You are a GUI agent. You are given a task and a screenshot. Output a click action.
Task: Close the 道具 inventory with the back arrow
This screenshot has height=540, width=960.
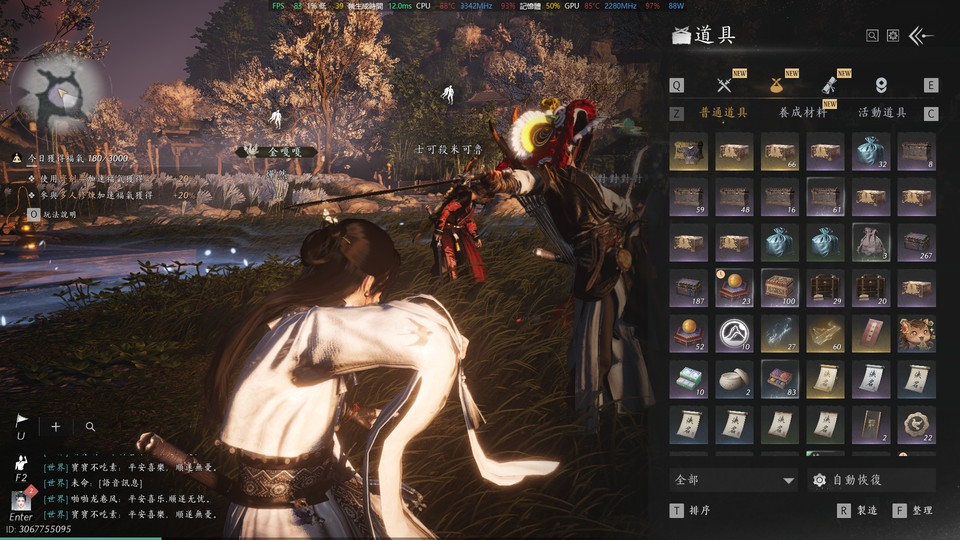(921, 36)
